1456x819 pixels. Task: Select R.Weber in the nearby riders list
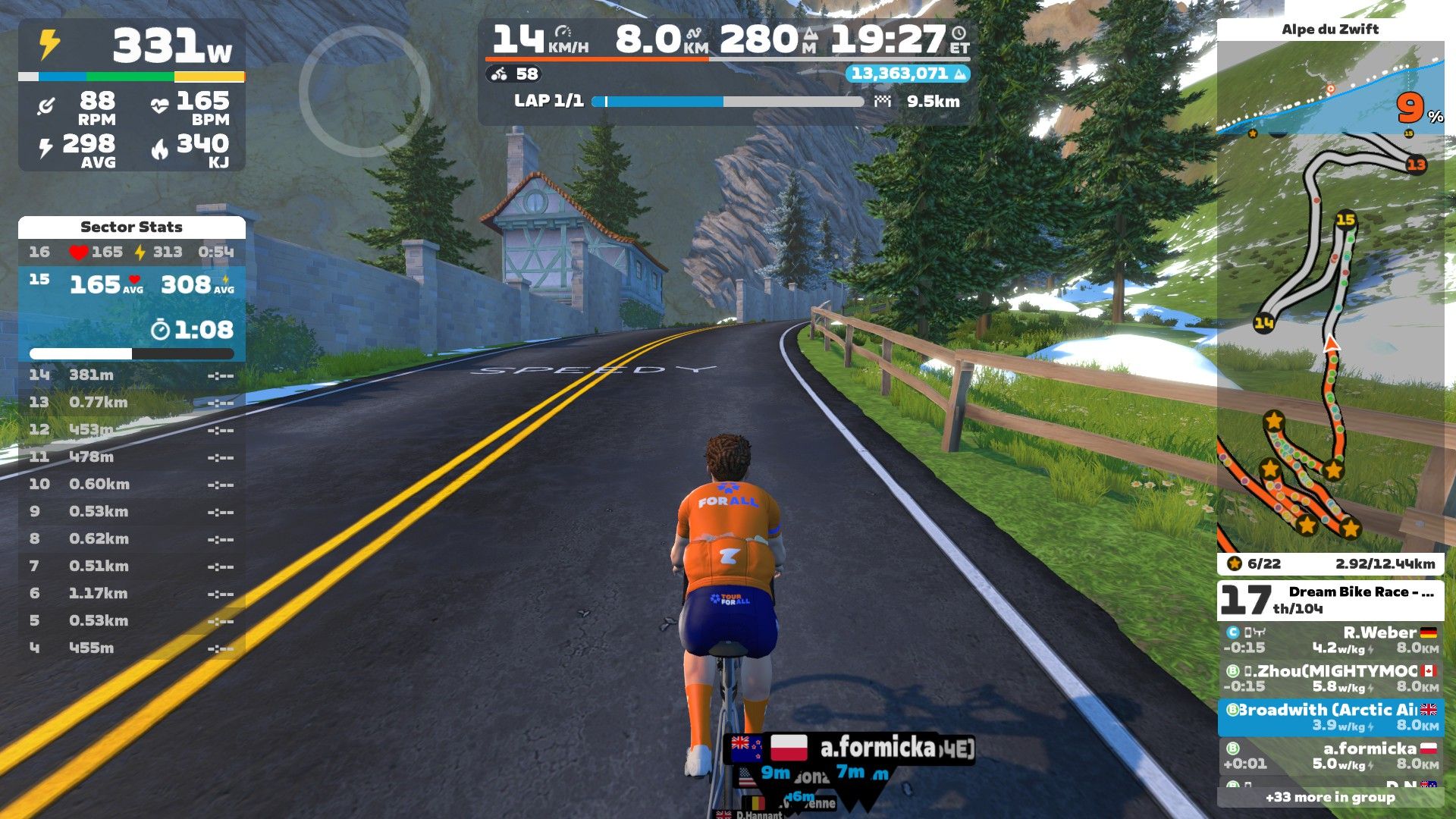(1330, 640)
